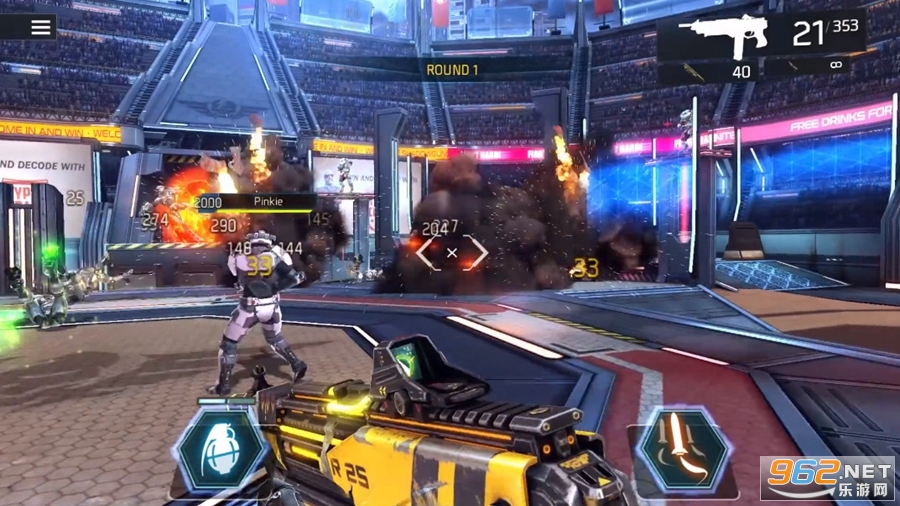Switch to the weapon slot showing 40 ammo
The height and width of the screenshot is (506, 900).
point(709,72)
